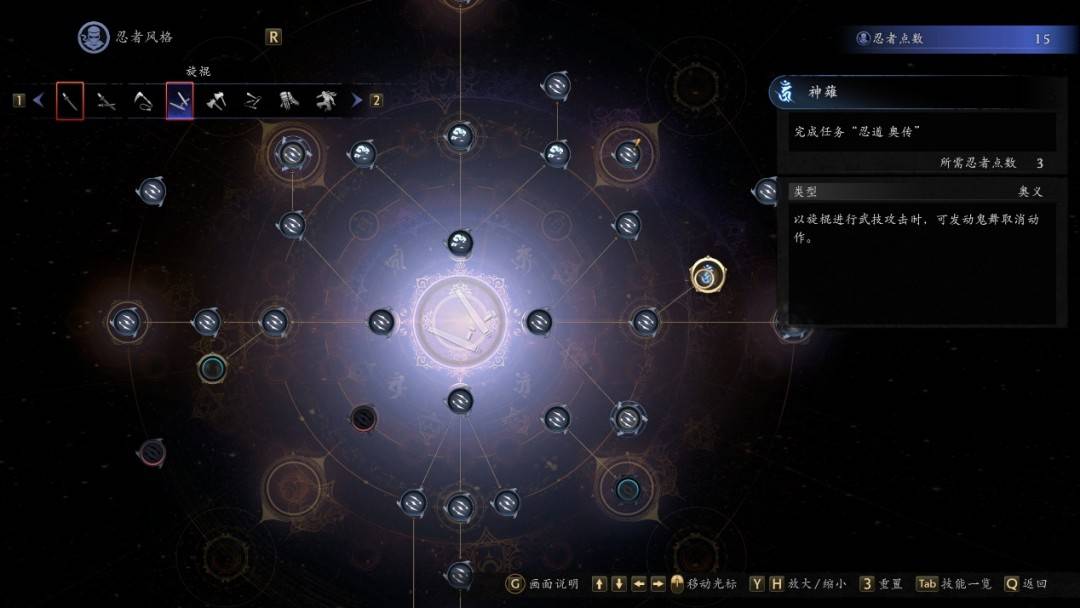Screen dimensions: 1080x608
Task: Open the 画面说明 screen help
Action: (x=544, y=584)
